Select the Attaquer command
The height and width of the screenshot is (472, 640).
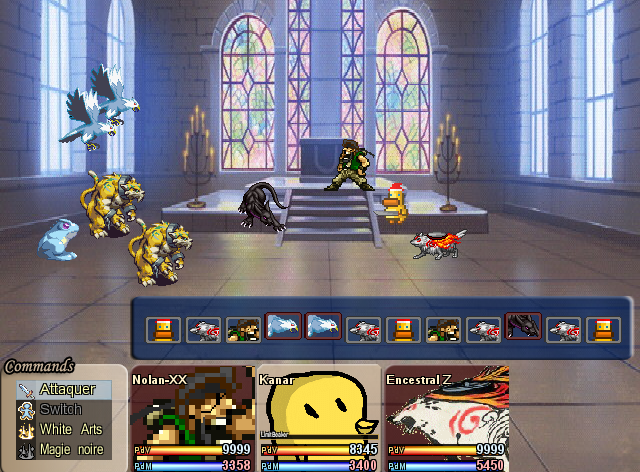[x=68, y=389]
